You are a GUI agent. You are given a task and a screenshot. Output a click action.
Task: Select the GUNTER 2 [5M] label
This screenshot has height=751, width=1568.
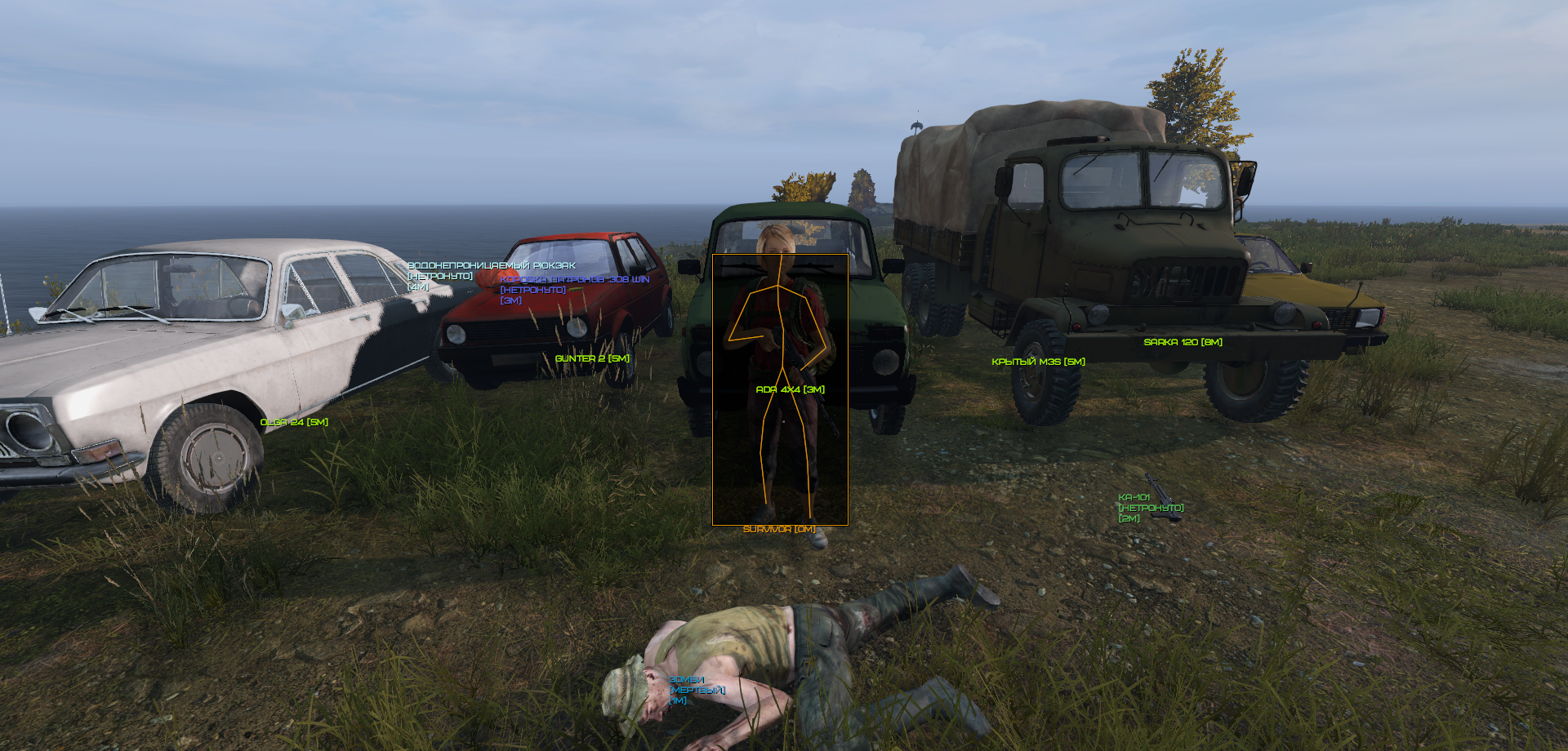(593, 358)
